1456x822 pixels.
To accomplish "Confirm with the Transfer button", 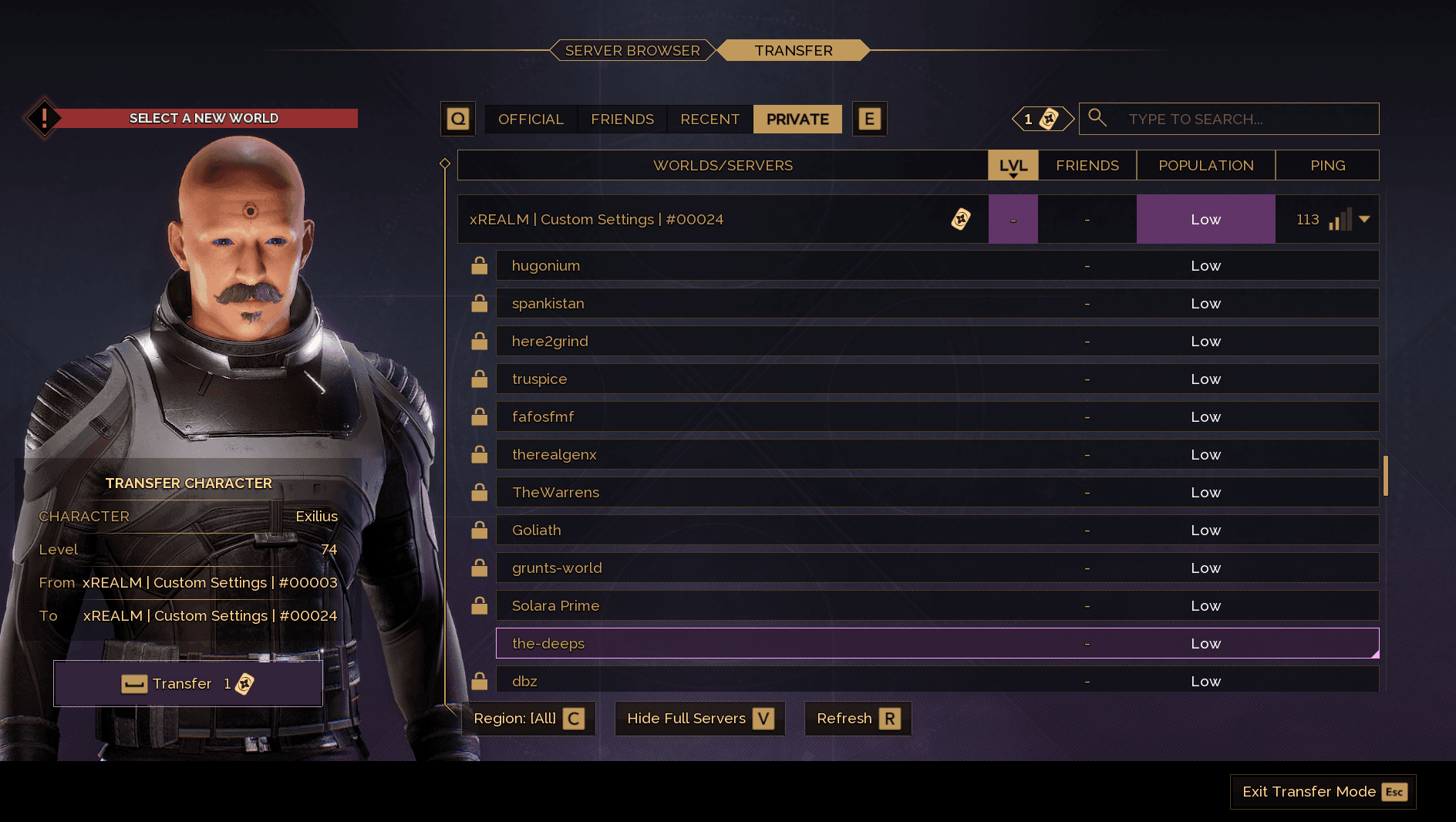I will pos(188,684).
